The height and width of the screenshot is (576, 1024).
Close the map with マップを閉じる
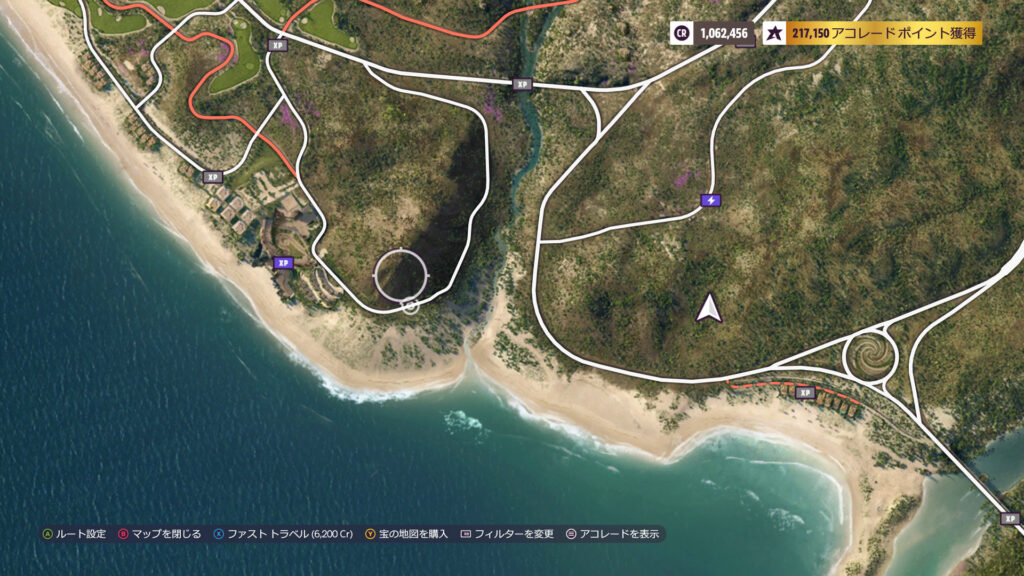tap(160, 534)
